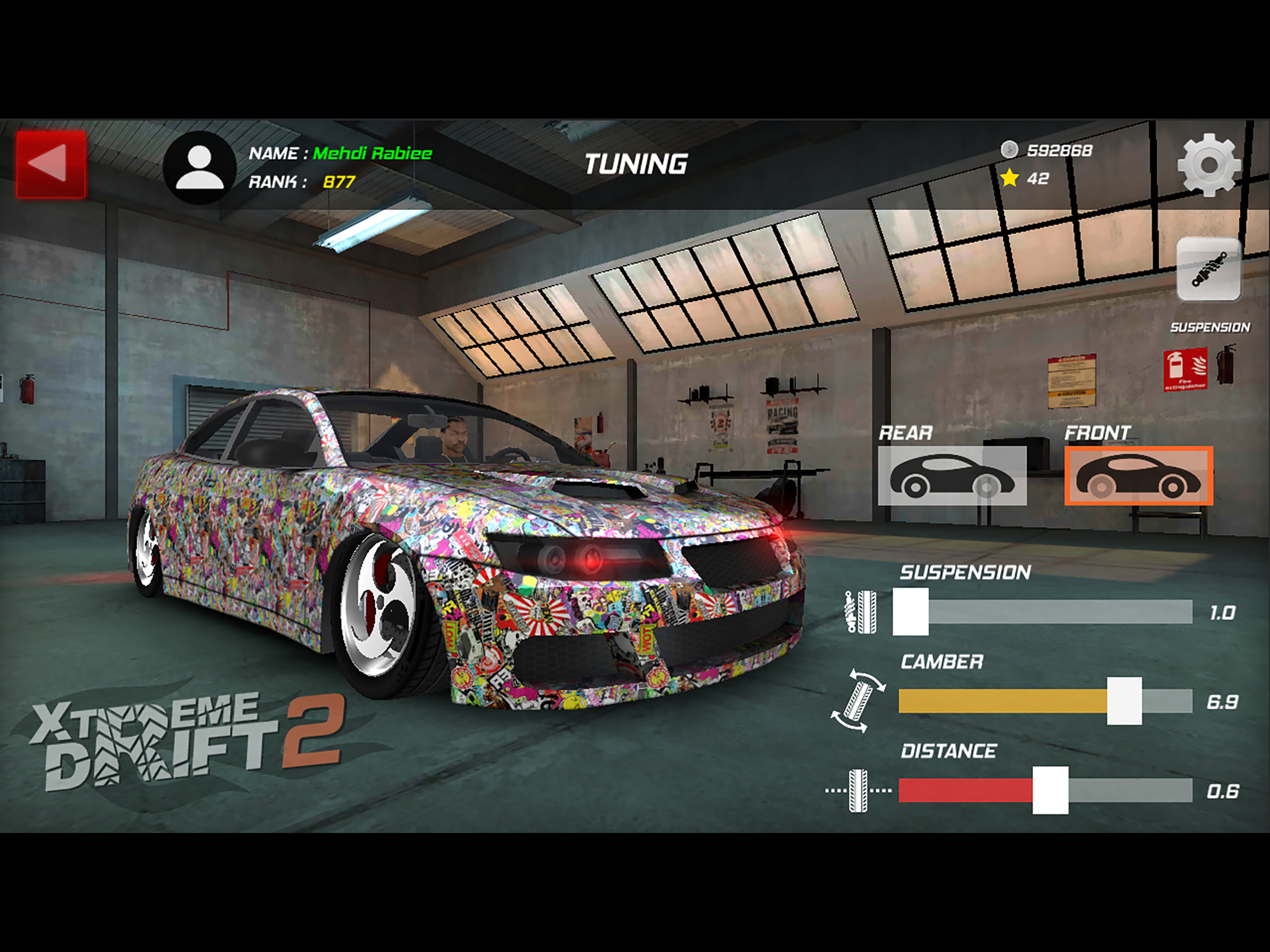Image resolution: width=1270 pixels, height=952 pixels.
Task: Select the Suspension tuning category button
Action: [x=1209, y=269]
